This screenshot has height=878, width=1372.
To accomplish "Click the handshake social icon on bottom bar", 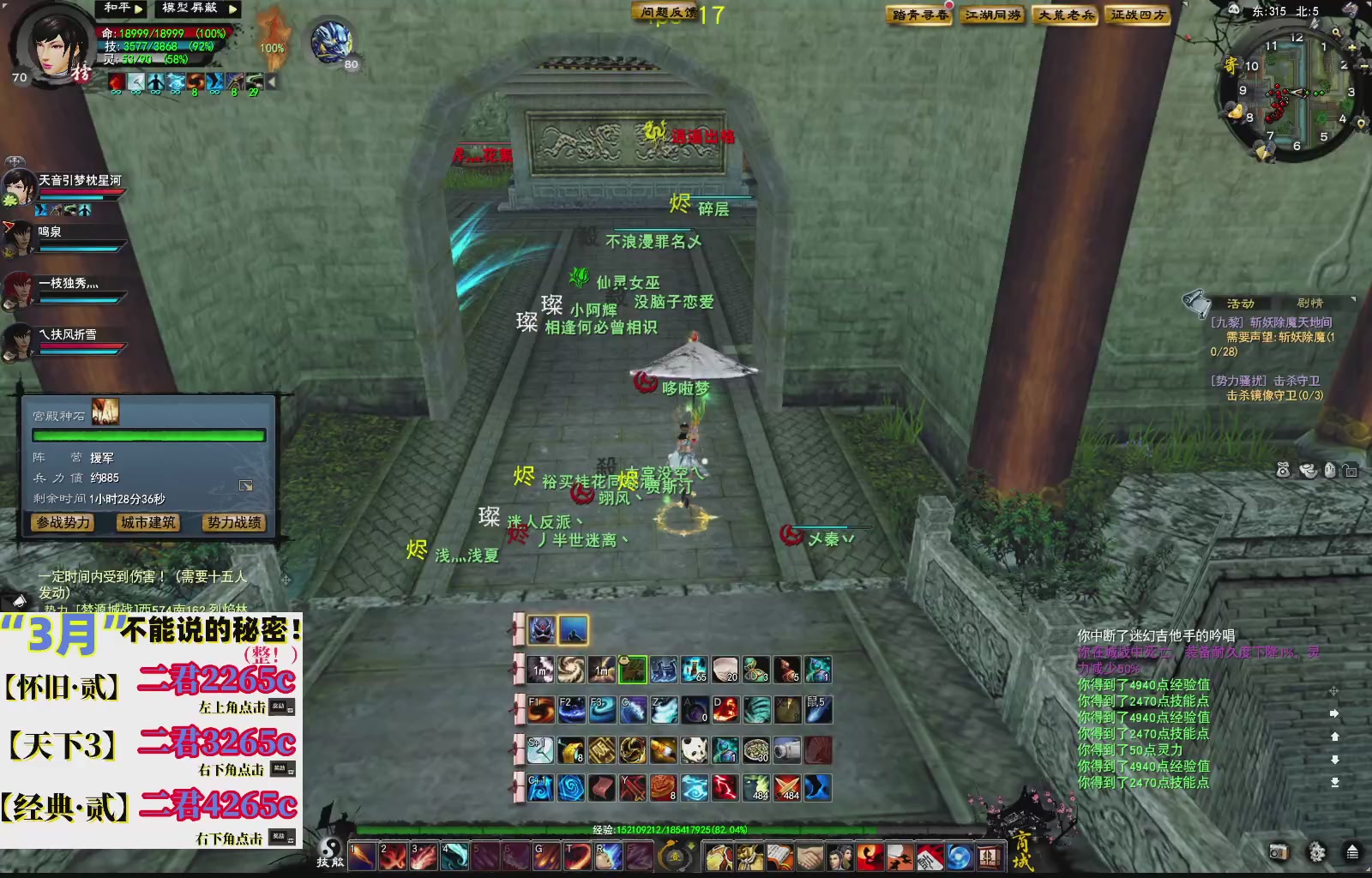I will [x=809, y=857].
